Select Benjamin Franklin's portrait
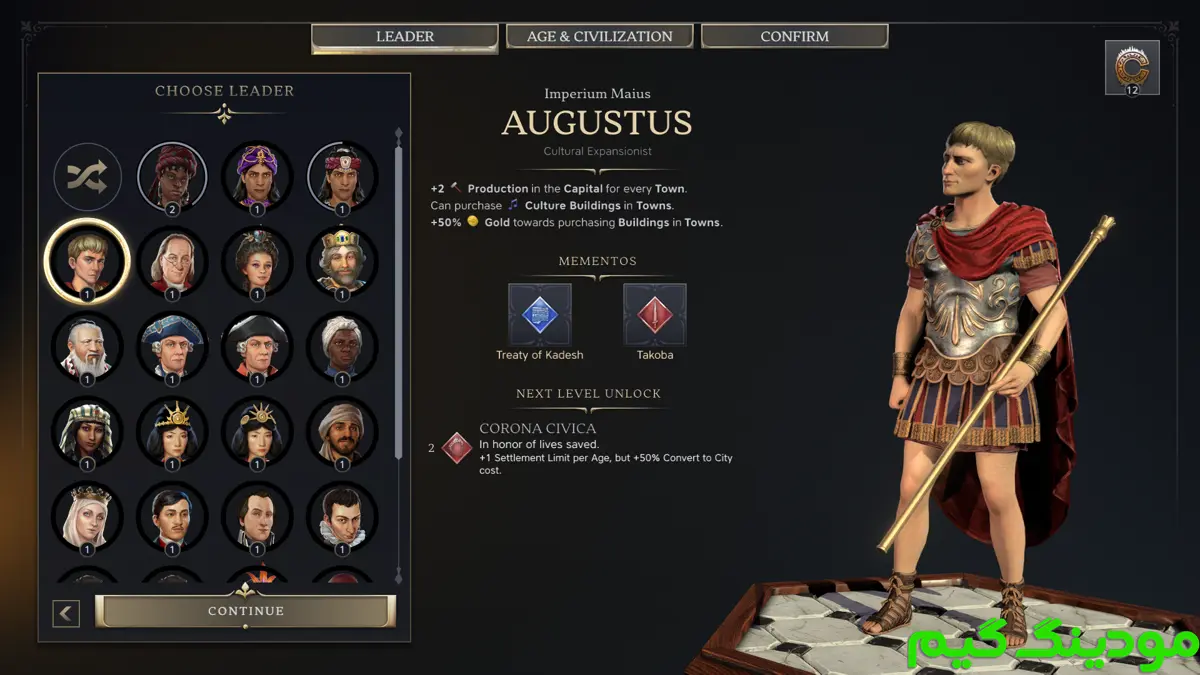The height and width of the screenshot is (675, 1200). [172, 261]
